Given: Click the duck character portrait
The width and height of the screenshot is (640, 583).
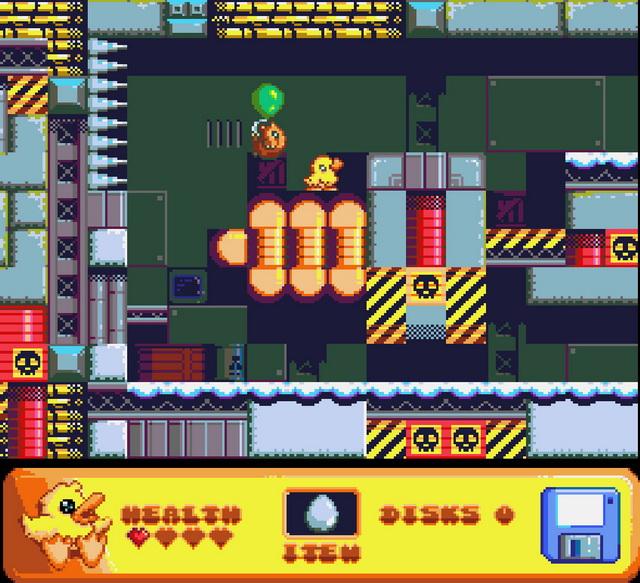Looking at the screenshot, I should coord(65,522).
